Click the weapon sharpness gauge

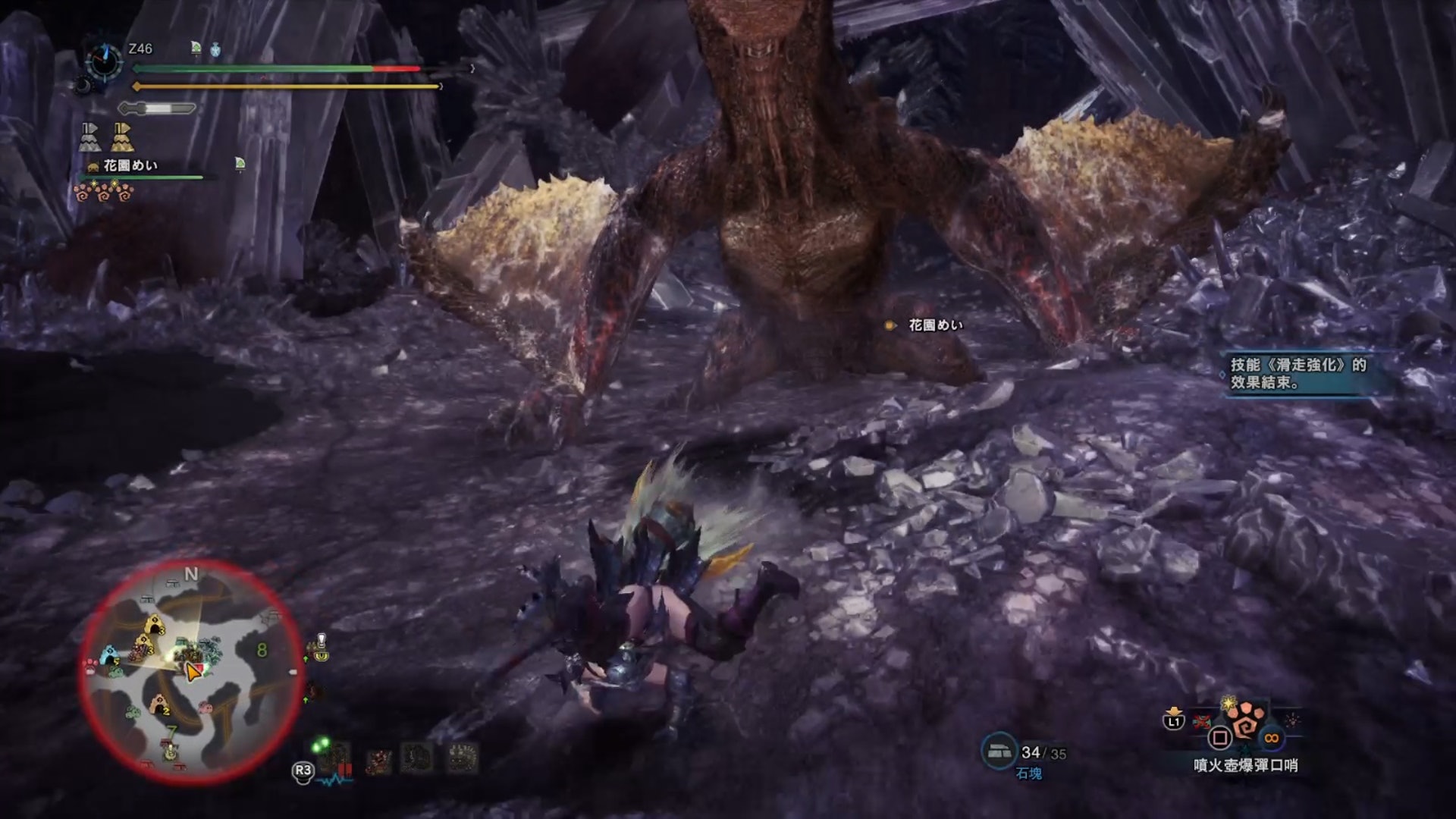click(158, 108)
